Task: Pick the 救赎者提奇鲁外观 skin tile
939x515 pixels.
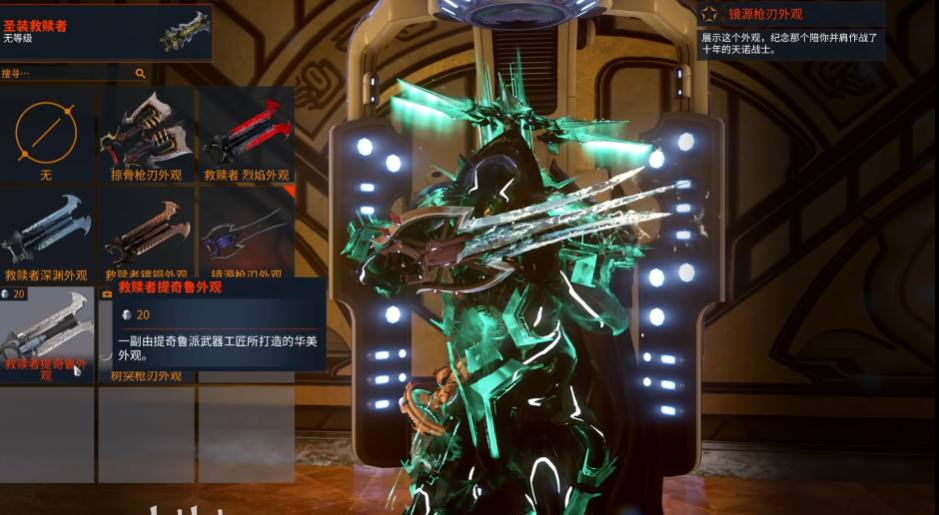Action: [47, 335]
